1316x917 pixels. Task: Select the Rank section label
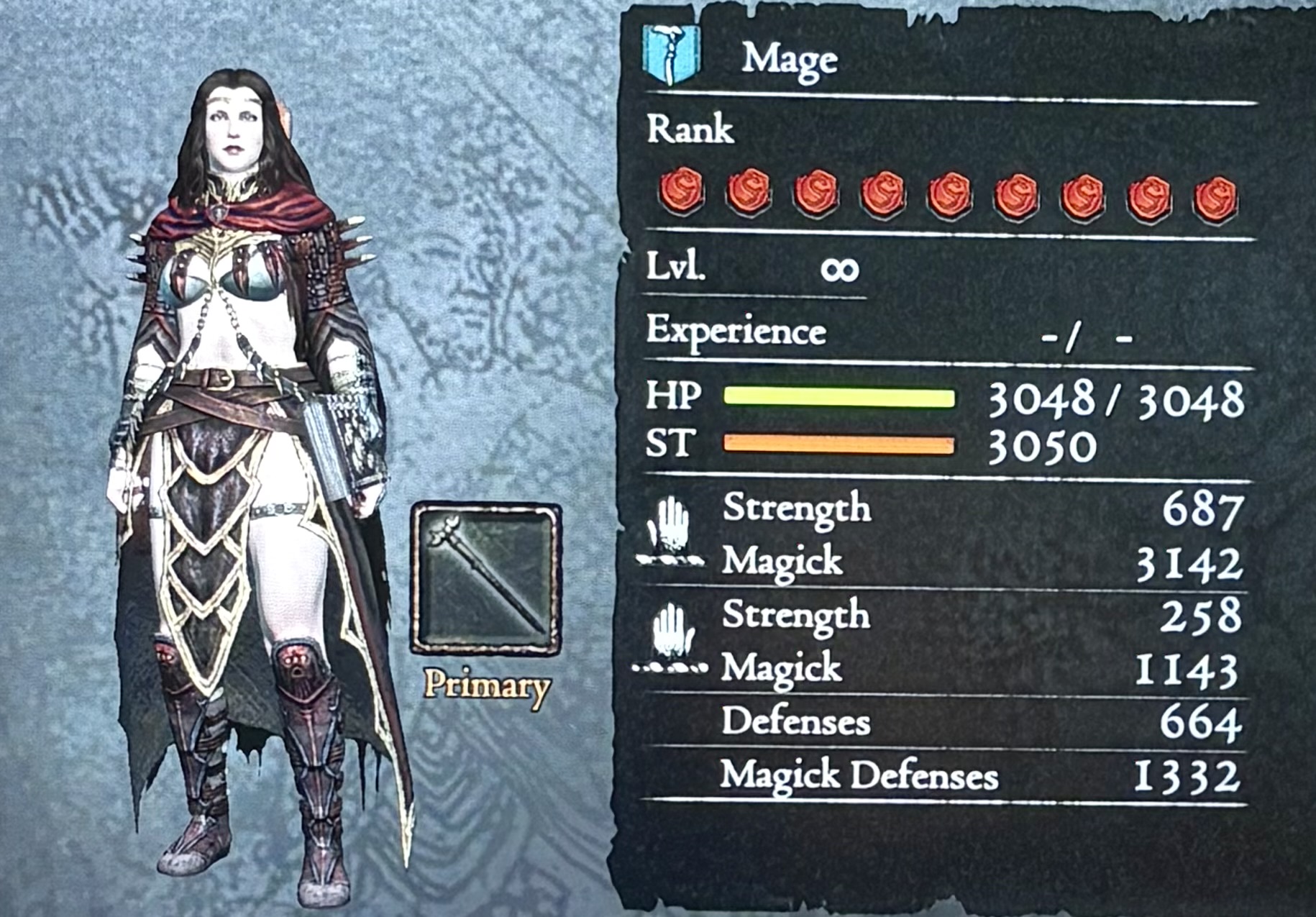tap(690, 129)
